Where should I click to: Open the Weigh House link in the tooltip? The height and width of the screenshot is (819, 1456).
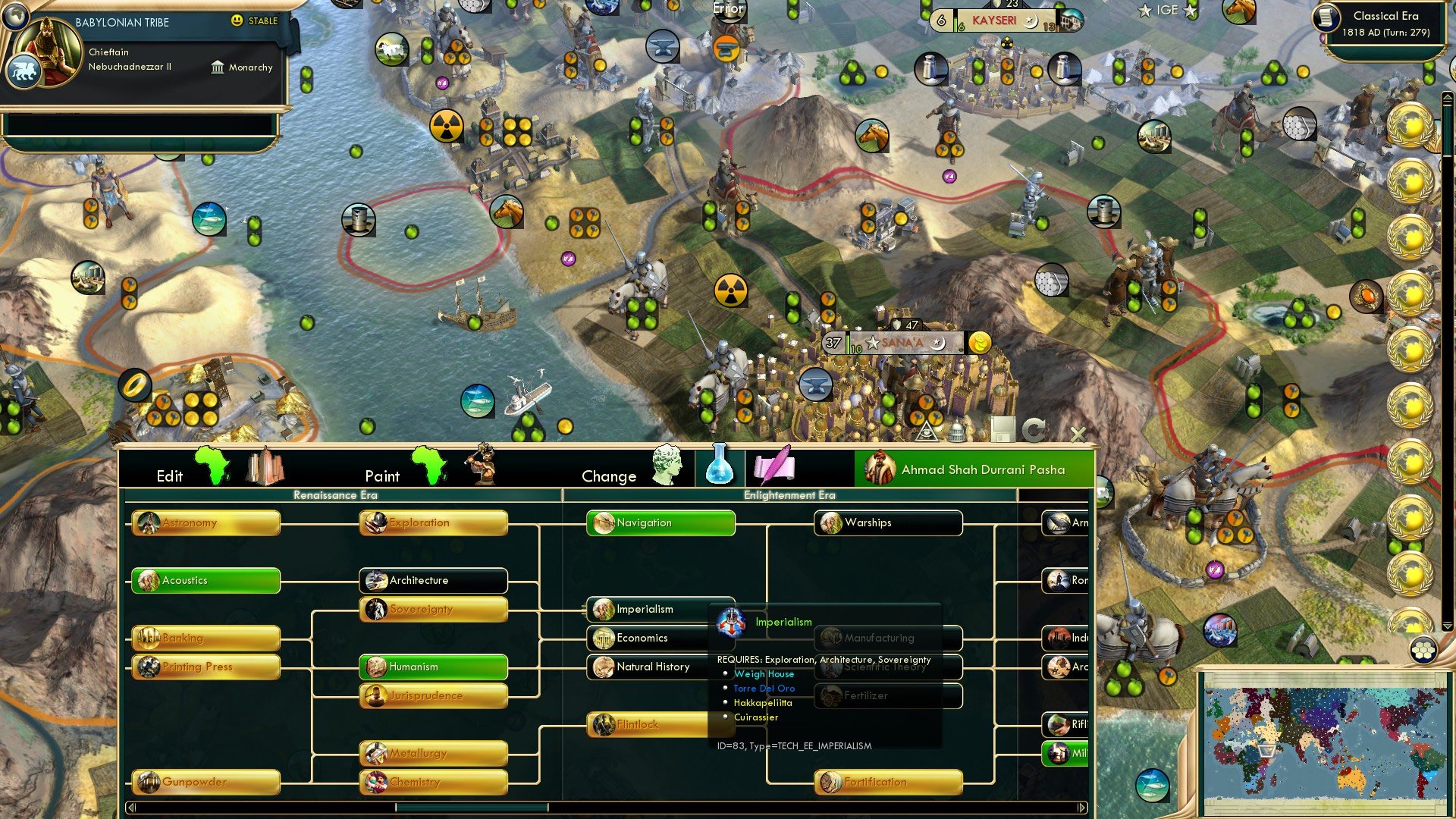click(764, 673)
